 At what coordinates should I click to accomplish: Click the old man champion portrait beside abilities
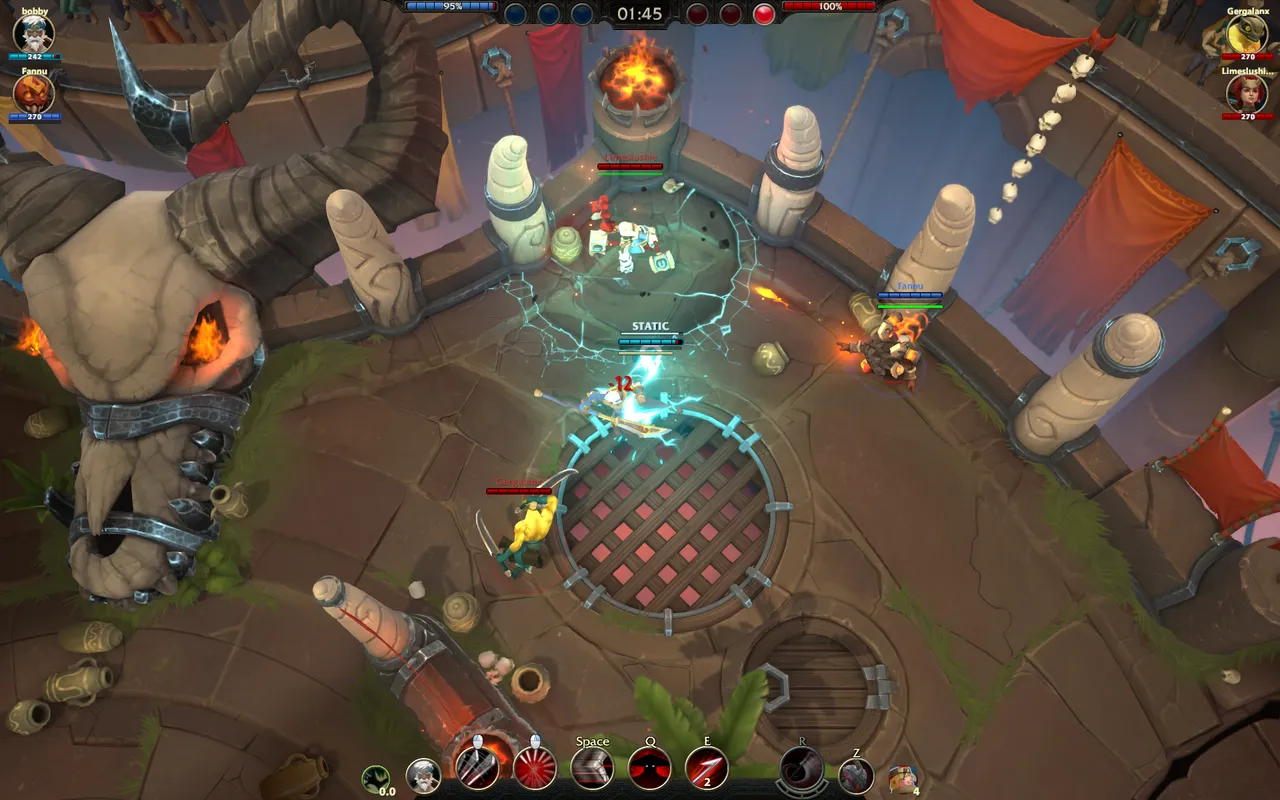point(425,776)
